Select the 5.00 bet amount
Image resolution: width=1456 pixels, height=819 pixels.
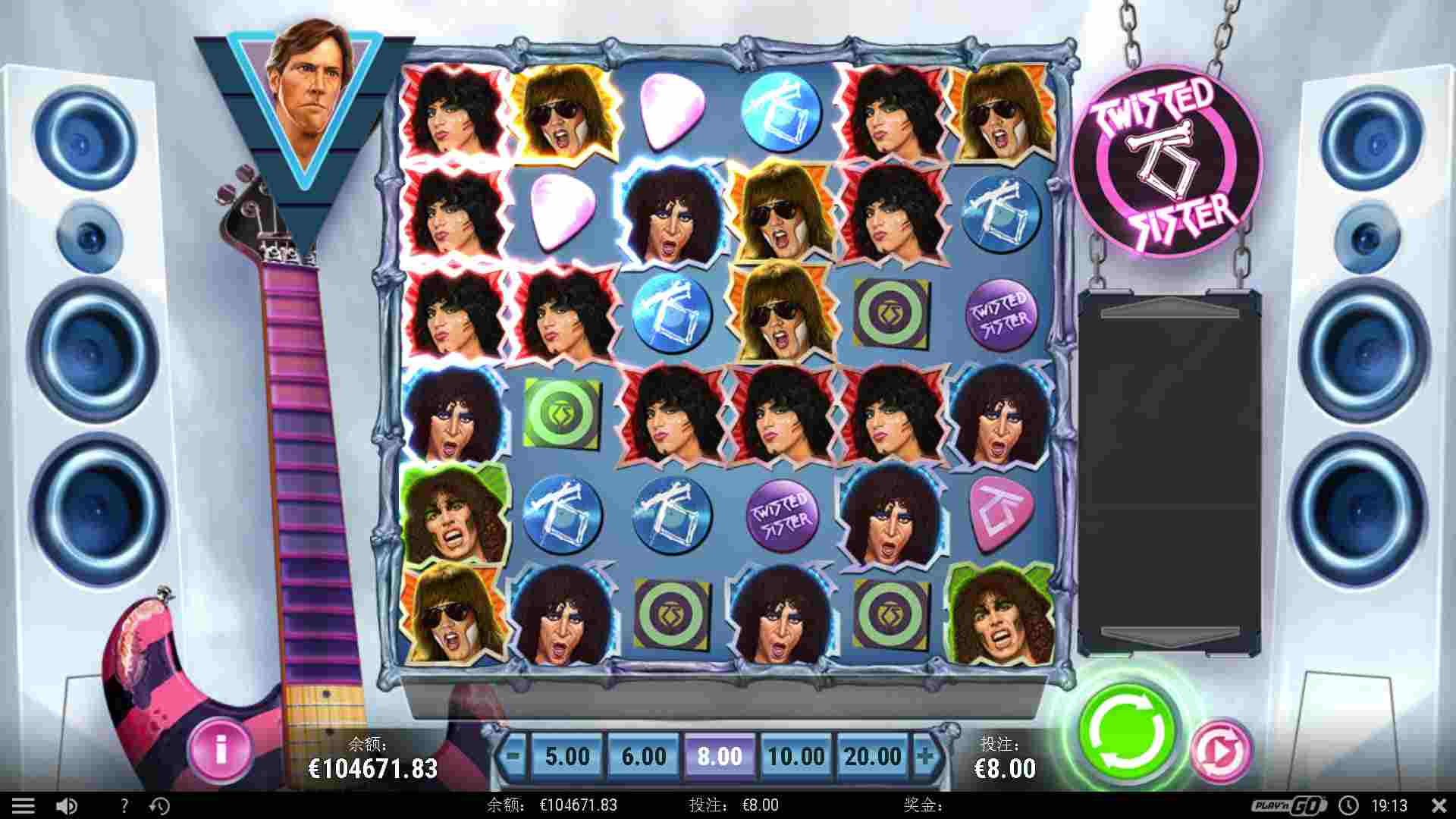point(567,756)
